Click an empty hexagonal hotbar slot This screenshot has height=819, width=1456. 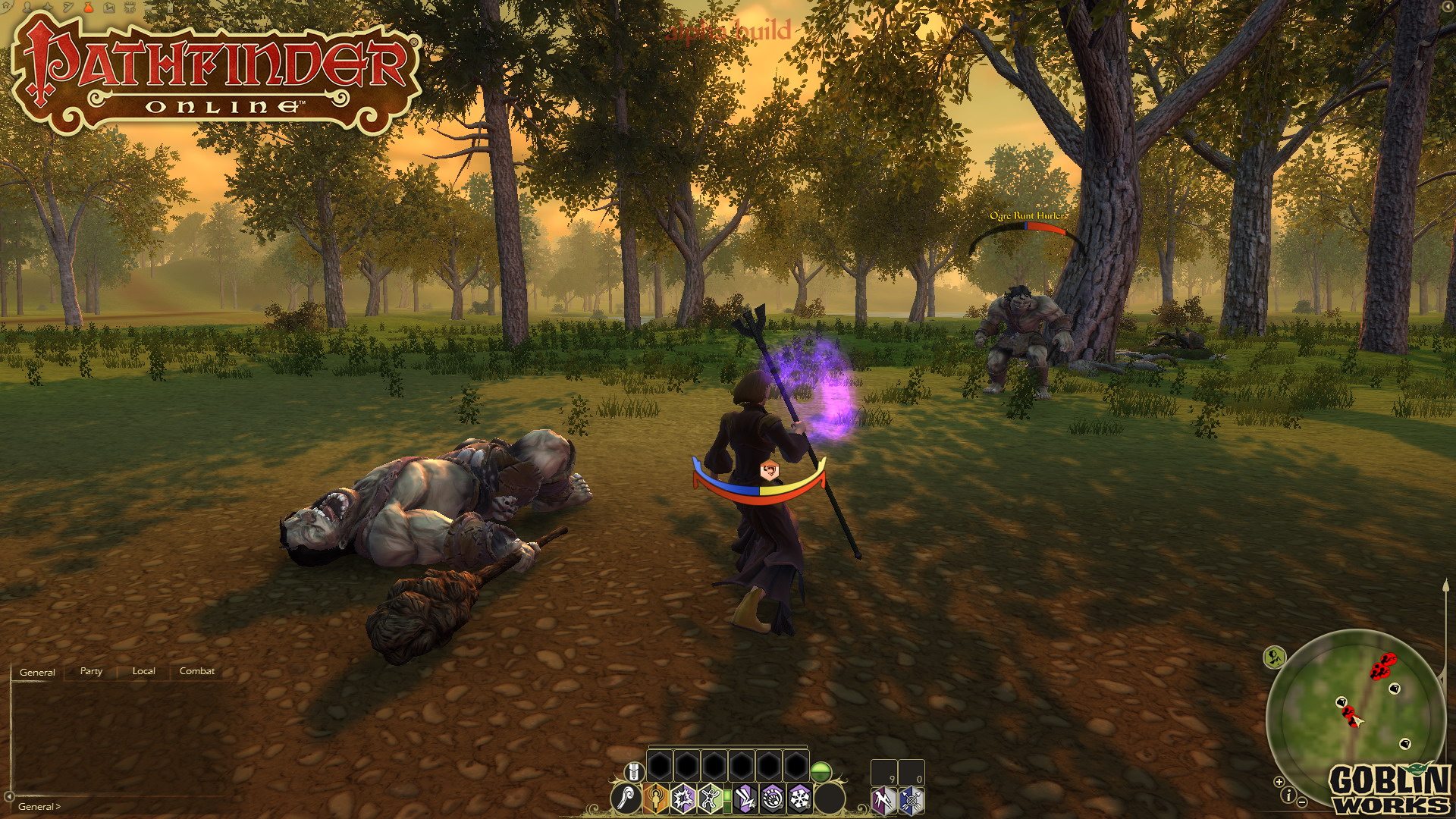[660, 764]
